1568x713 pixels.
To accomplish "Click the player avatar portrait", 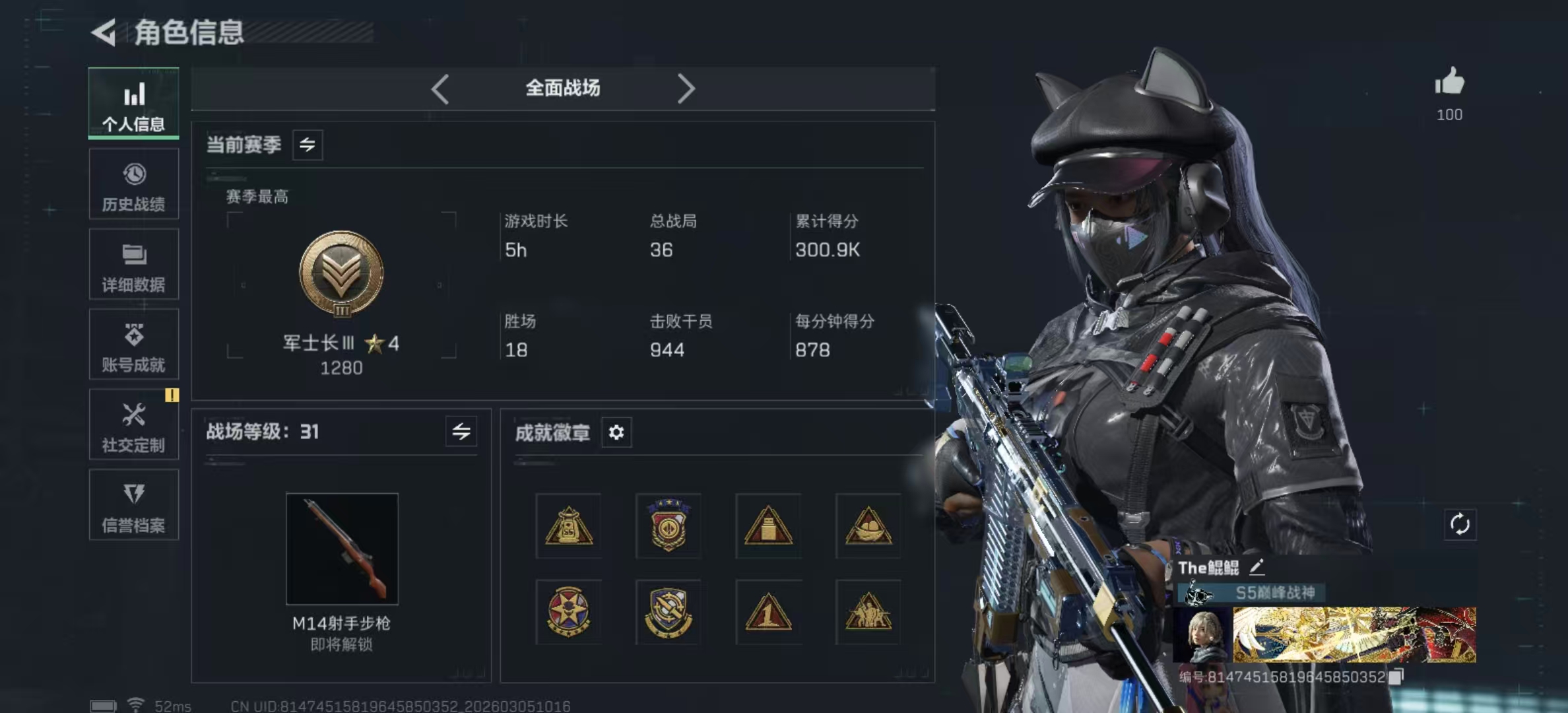I will click(x=1202, y=635).
